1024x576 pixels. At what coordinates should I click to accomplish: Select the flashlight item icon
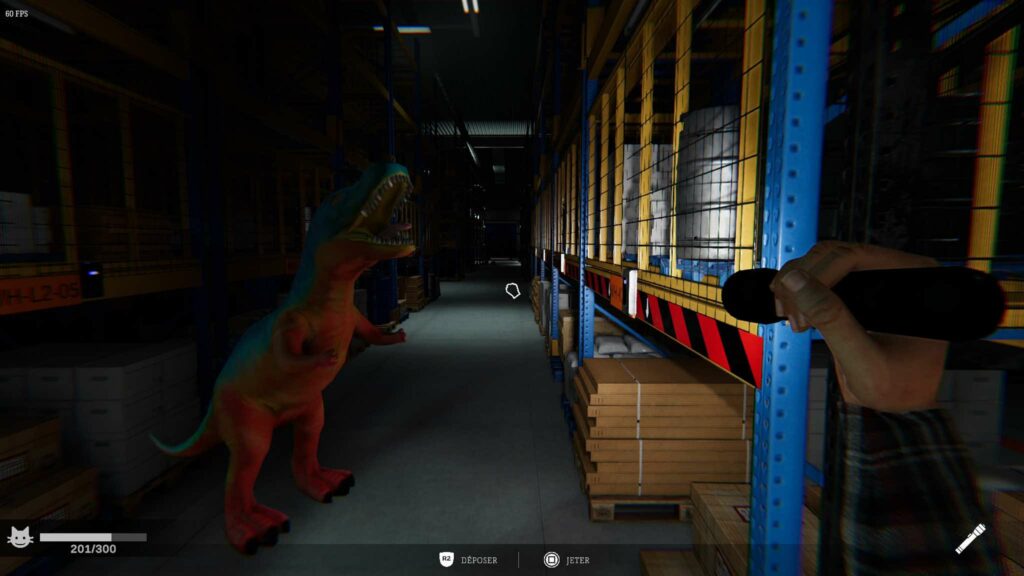click(x=970, y=538)
